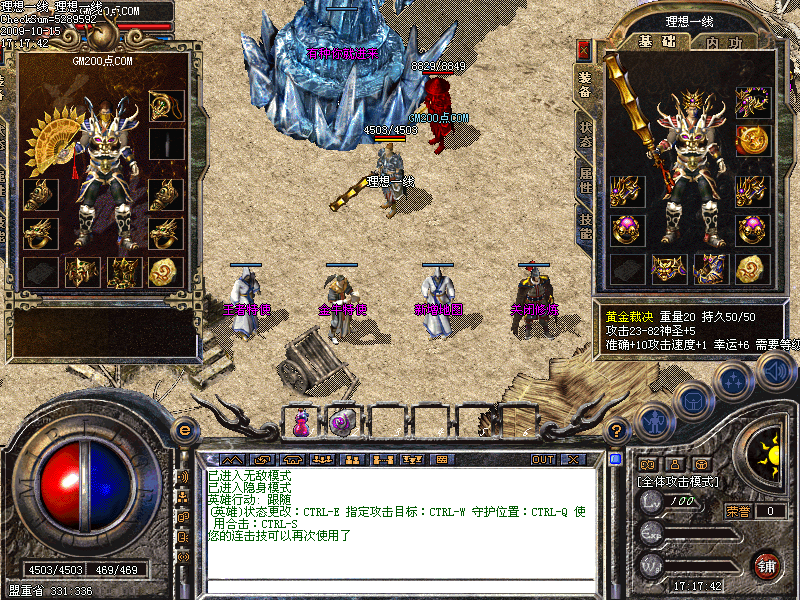Type in the chat input field

[x=400, y=585]
